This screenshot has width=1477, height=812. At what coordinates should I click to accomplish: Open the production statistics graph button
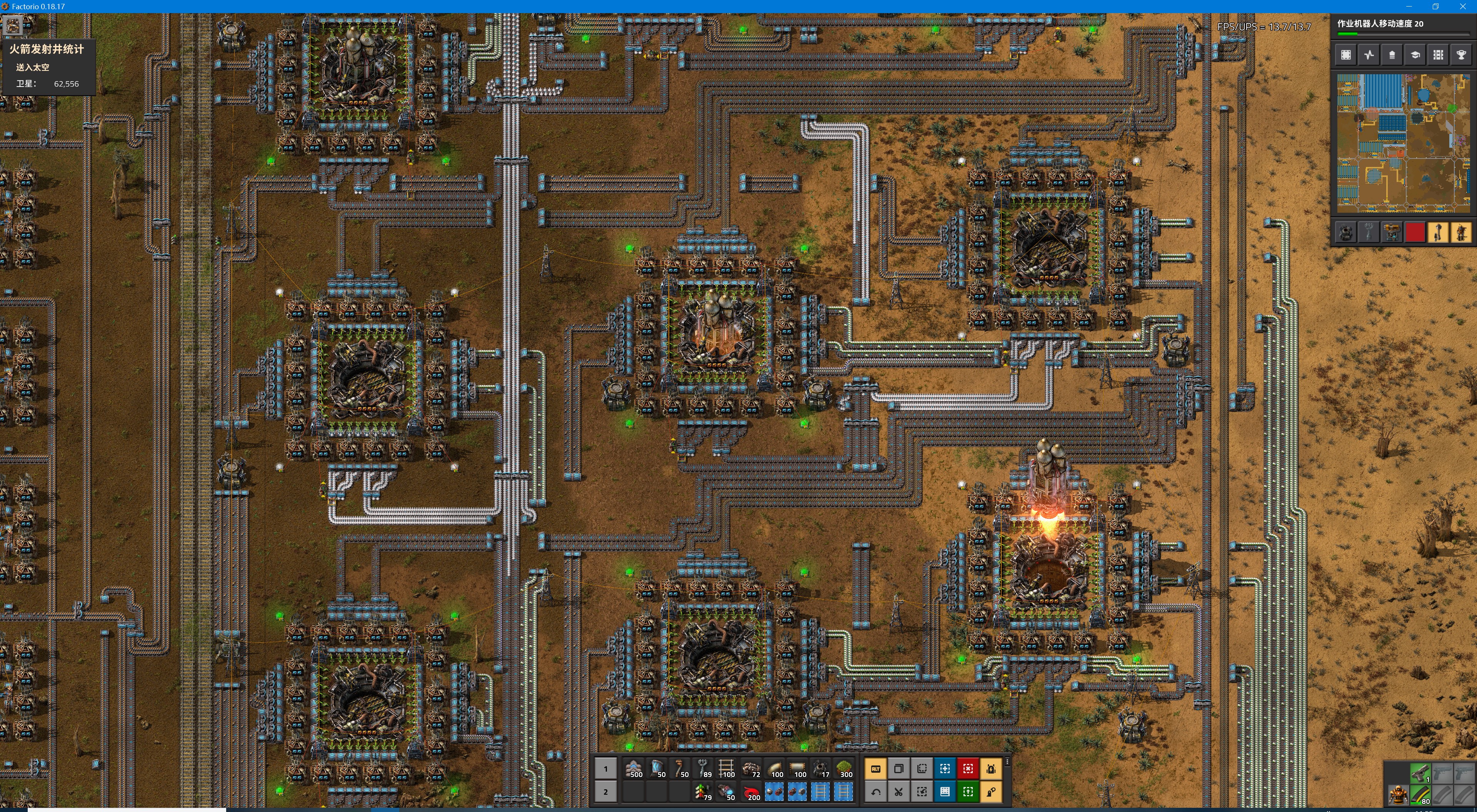[x=1369, y=55]
